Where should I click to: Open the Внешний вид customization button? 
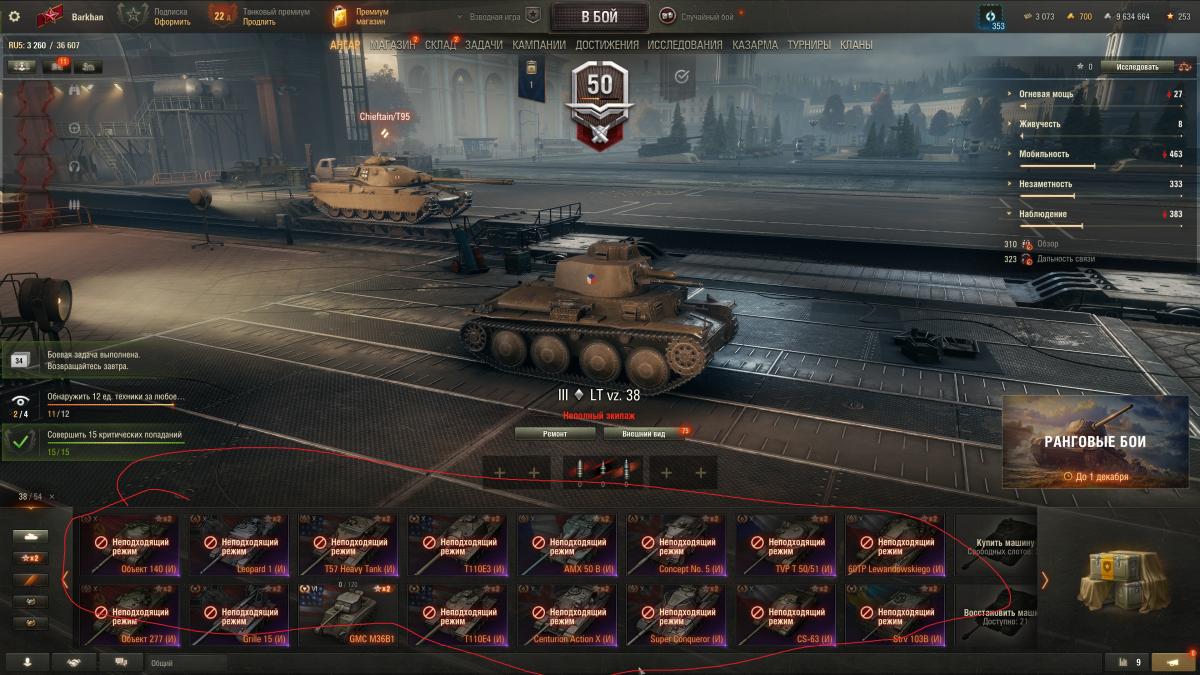coord(643,433)
